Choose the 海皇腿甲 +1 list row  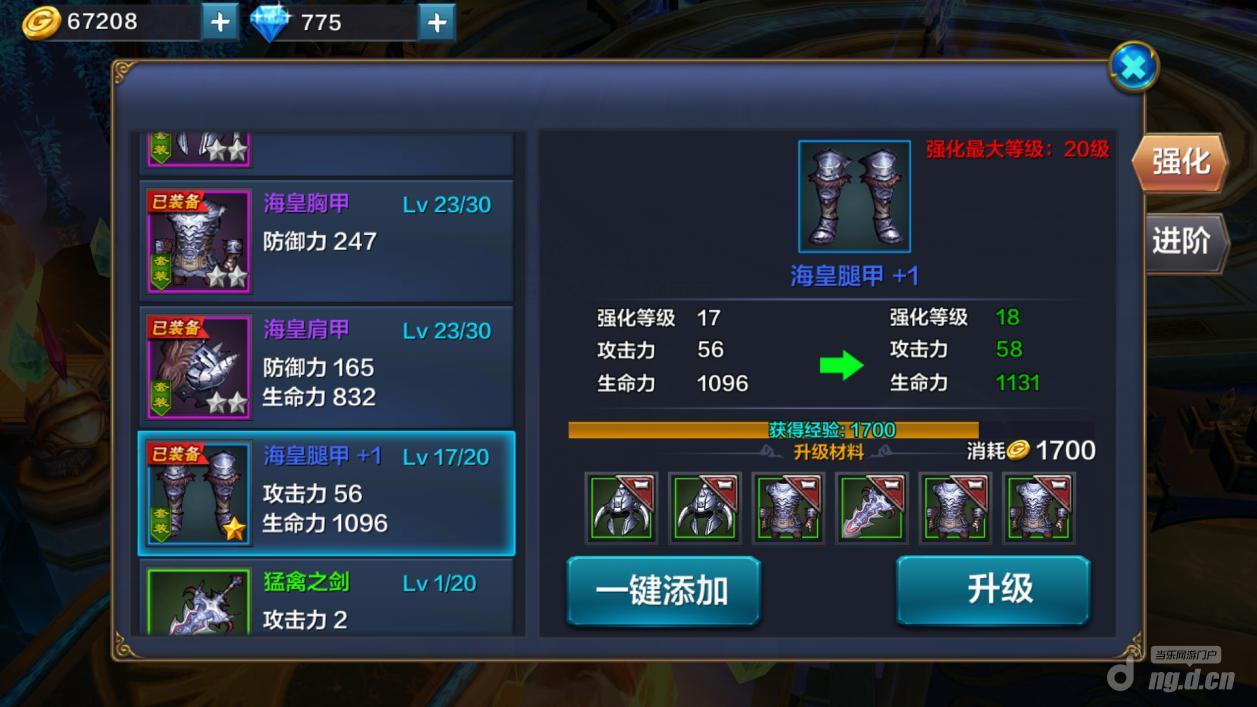[326, 493]
